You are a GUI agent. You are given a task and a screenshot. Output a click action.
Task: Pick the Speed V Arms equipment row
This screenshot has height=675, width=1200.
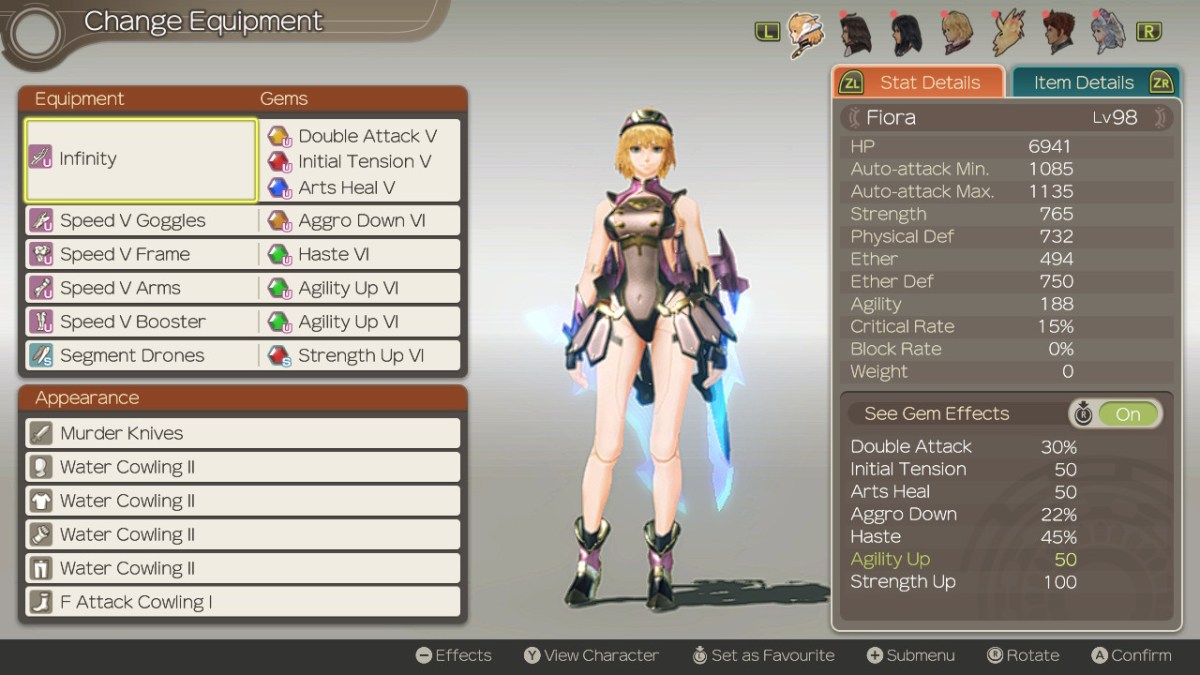pos(141,288)
